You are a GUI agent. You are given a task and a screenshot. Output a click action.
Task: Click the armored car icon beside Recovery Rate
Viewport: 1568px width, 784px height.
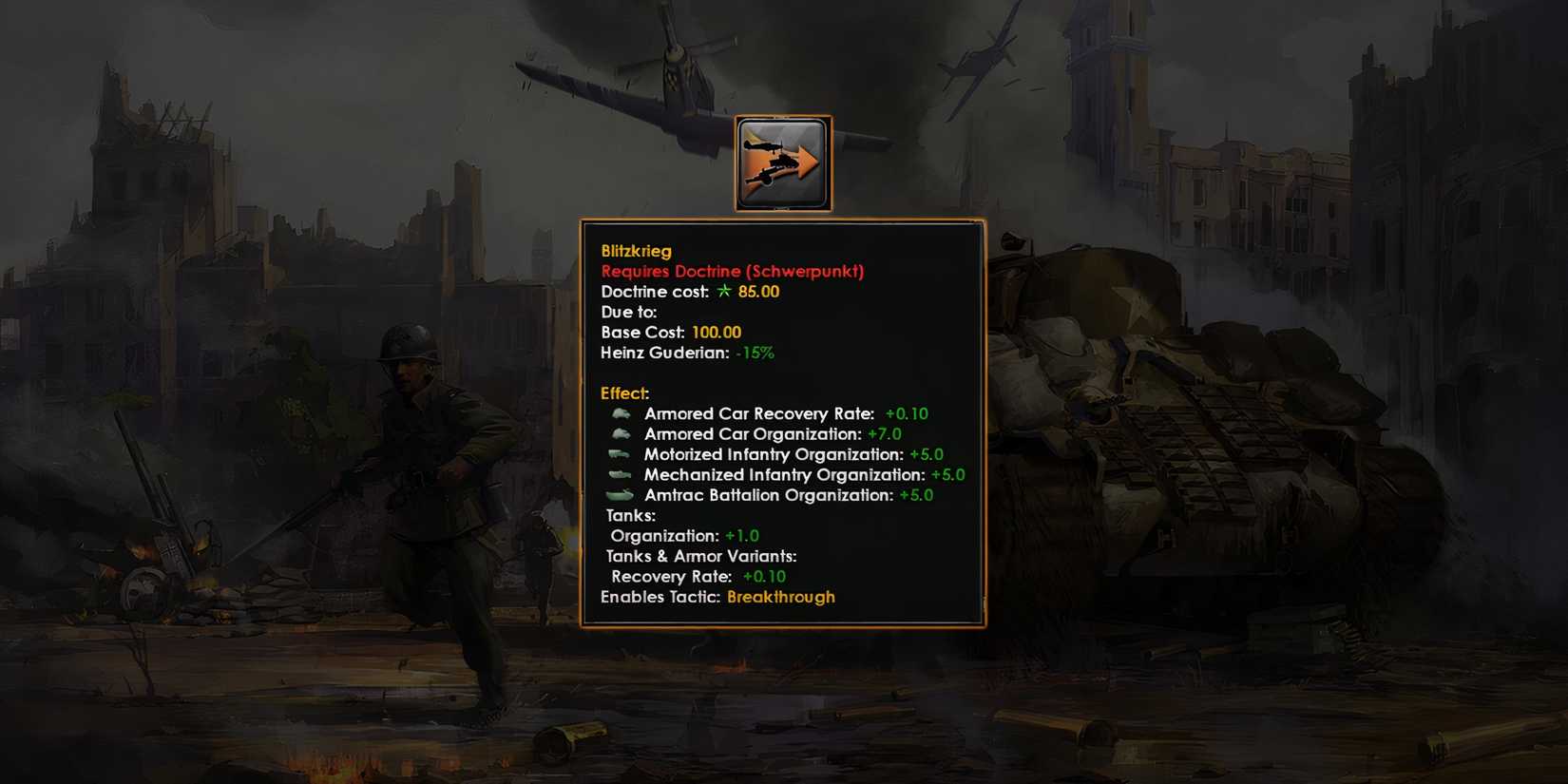623,413
